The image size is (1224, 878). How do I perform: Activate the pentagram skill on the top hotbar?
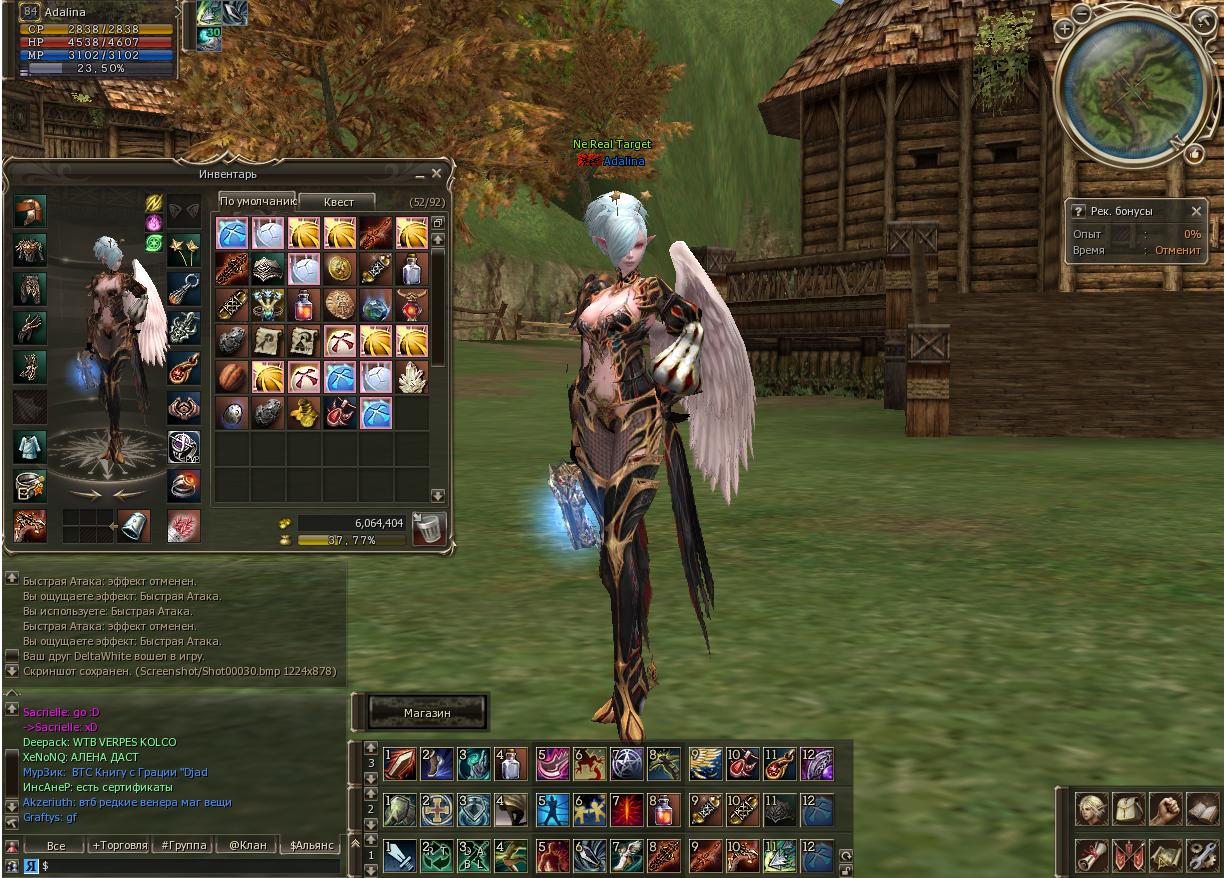pyautogui.click(x=626, y=764)
